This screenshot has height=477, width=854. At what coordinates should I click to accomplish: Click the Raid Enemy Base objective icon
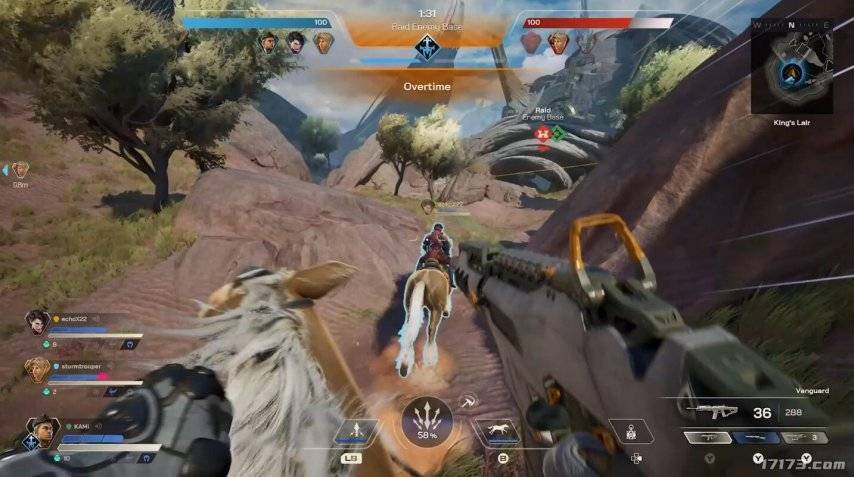pyautogui.click(x=428, y=45)
